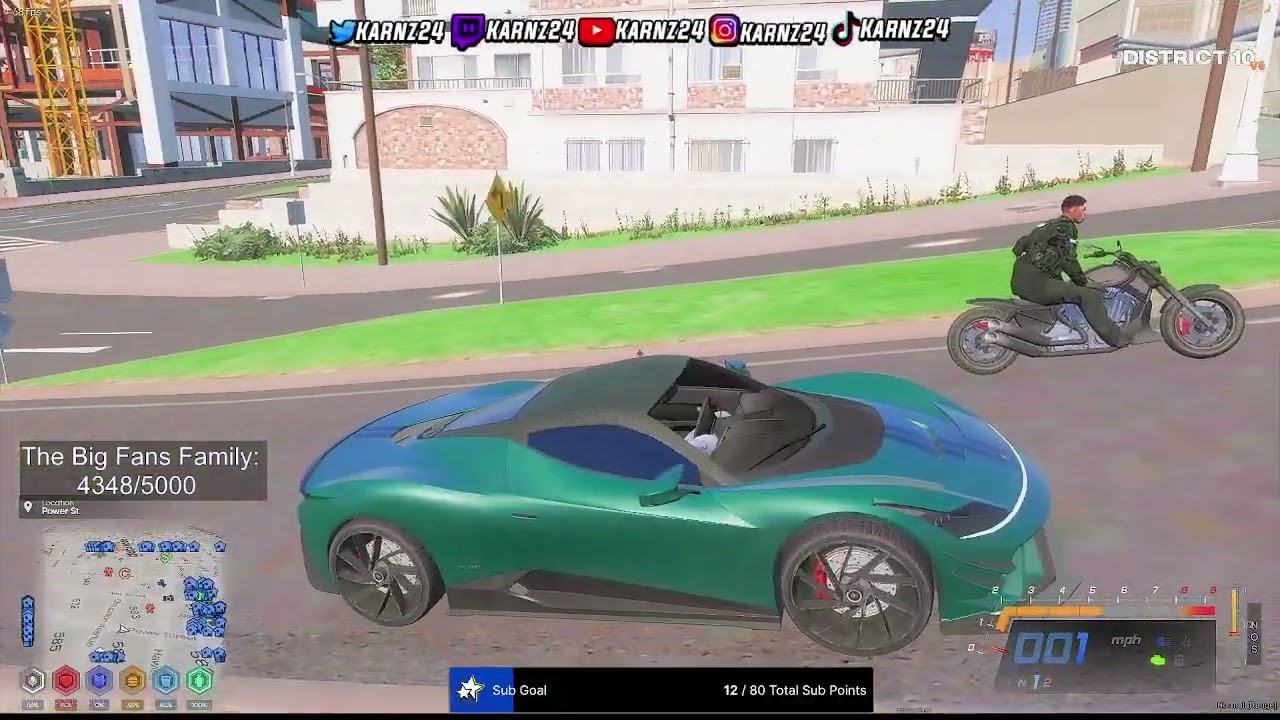This screenshot has width=1280, height=720.
Task: Click the orange C marker on minimap
Action: click(x=125, y=574)
